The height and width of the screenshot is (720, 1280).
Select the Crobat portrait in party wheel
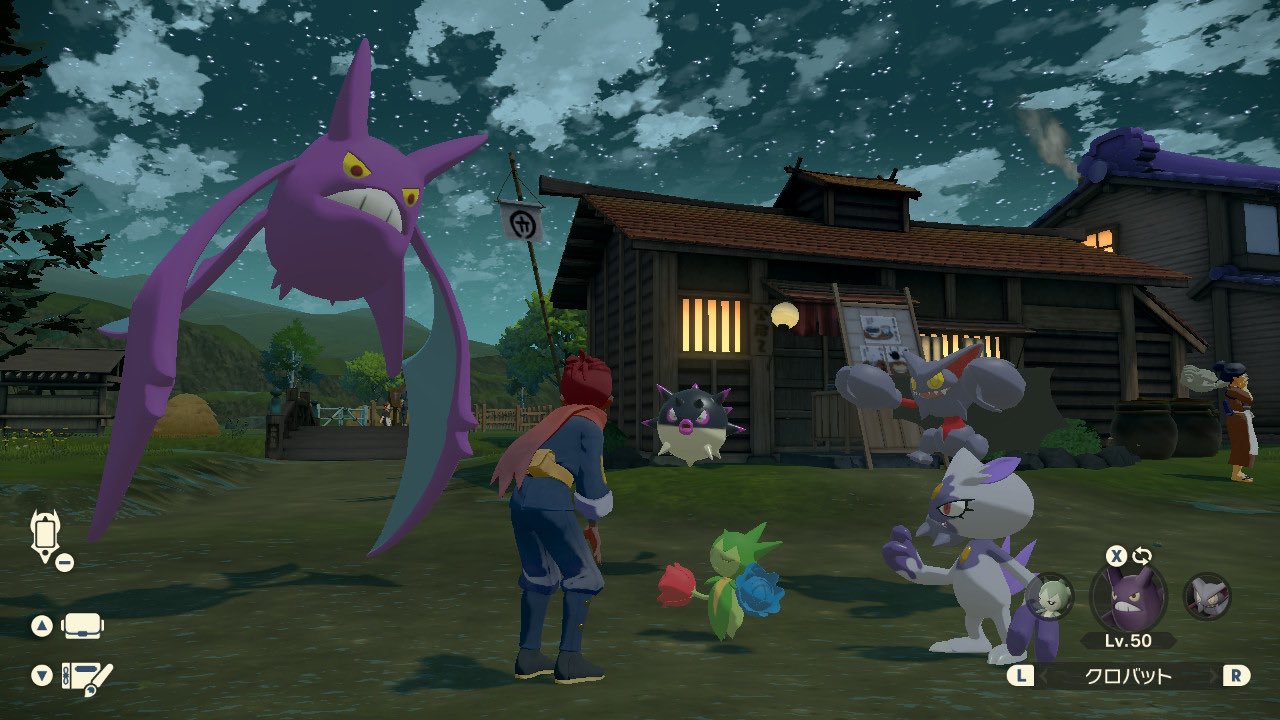point(1127,597)
